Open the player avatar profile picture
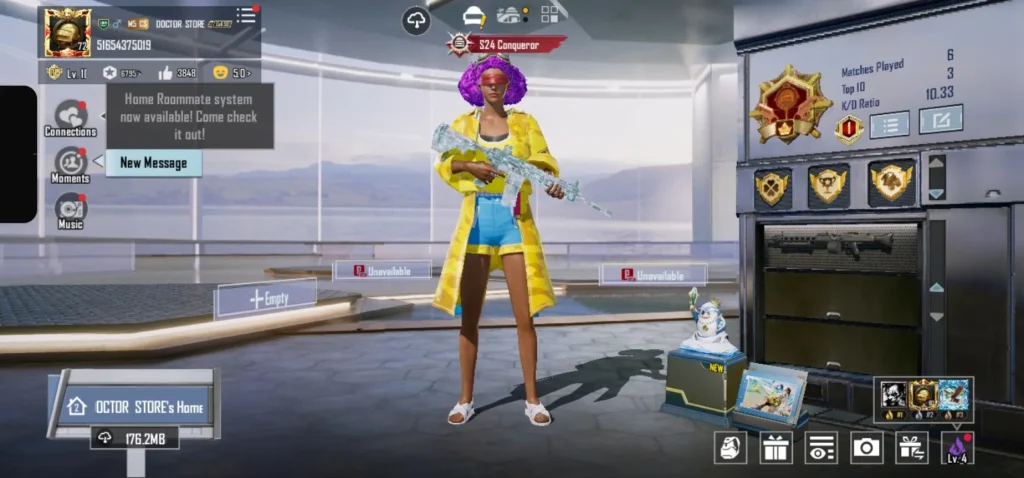1024x478 pixels. tap(68, 33)
